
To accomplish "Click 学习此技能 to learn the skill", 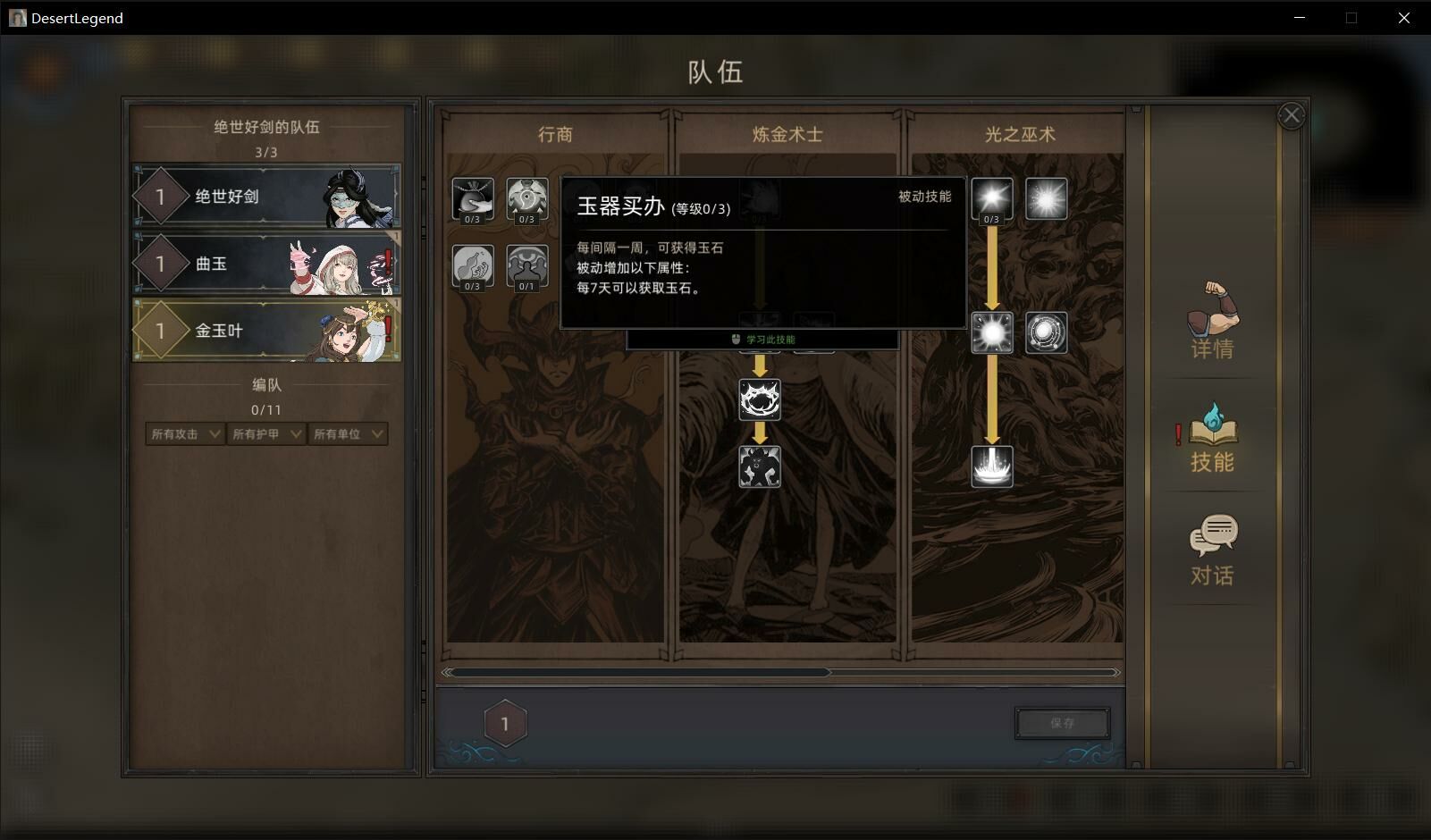I will click(762, 340).
